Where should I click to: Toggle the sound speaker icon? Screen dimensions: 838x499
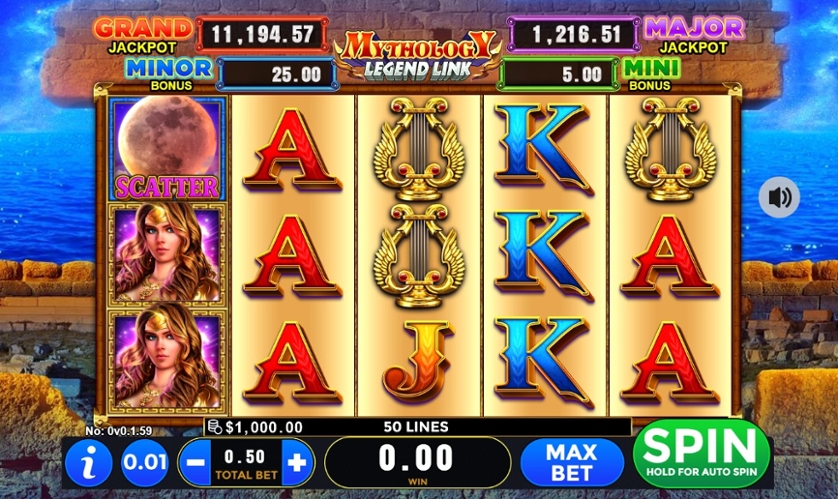click(x=779, y=197)
